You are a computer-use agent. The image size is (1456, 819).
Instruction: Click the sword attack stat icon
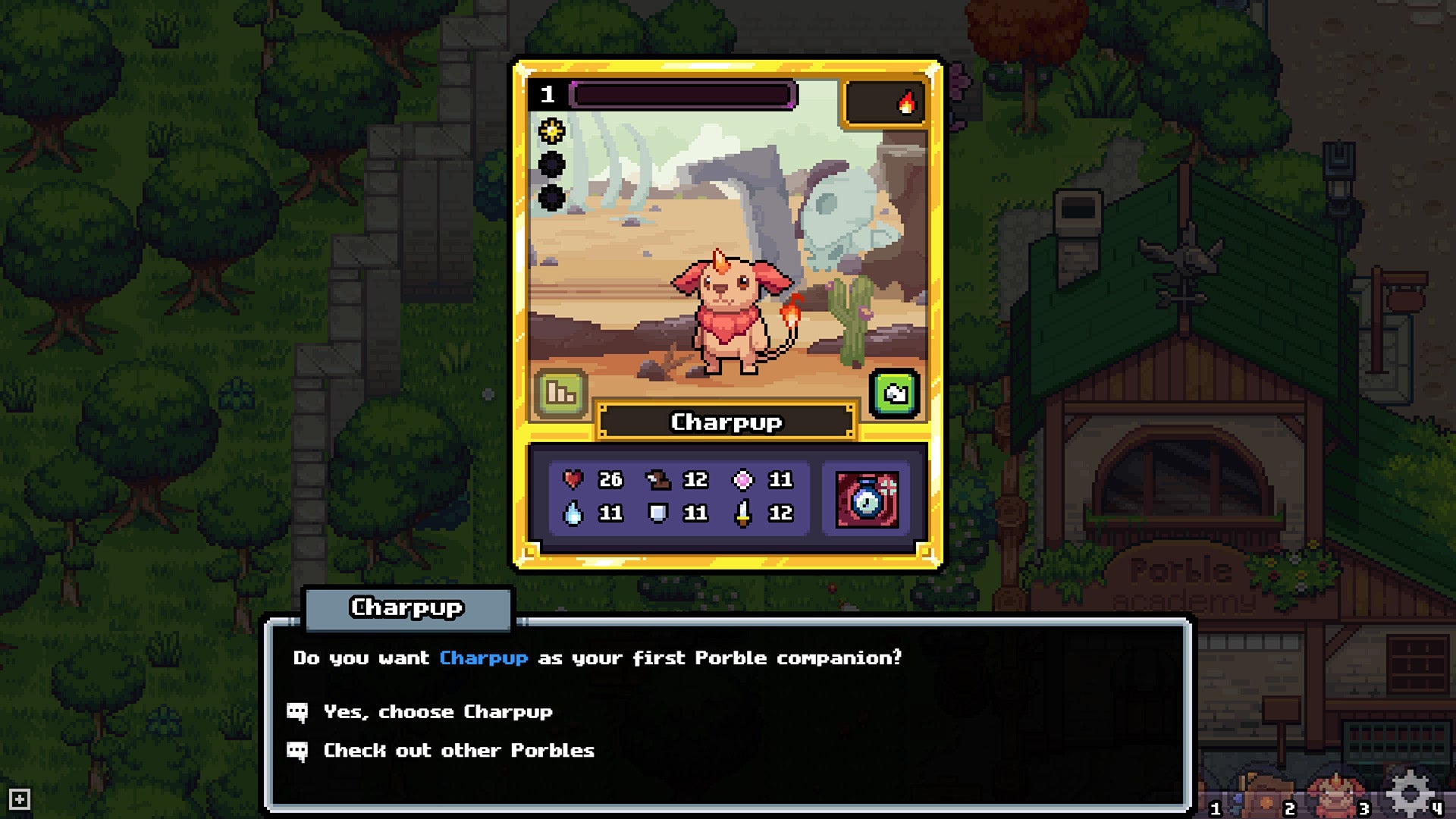click(744, 513)
